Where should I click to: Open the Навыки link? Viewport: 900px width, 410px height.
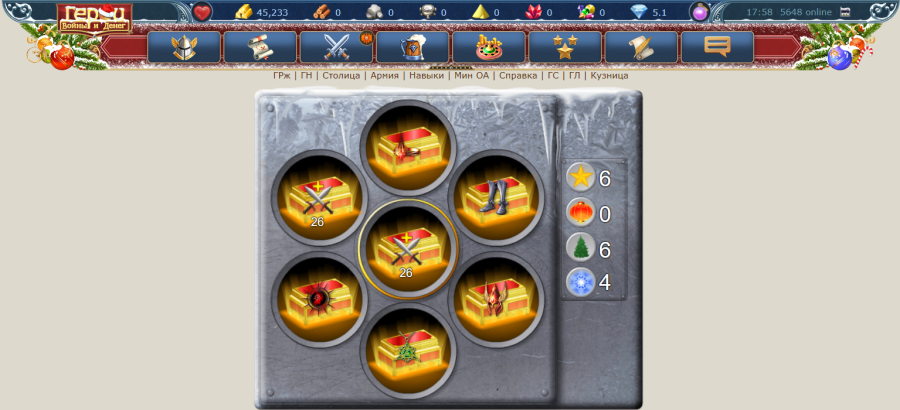click(x=427, y=75)
